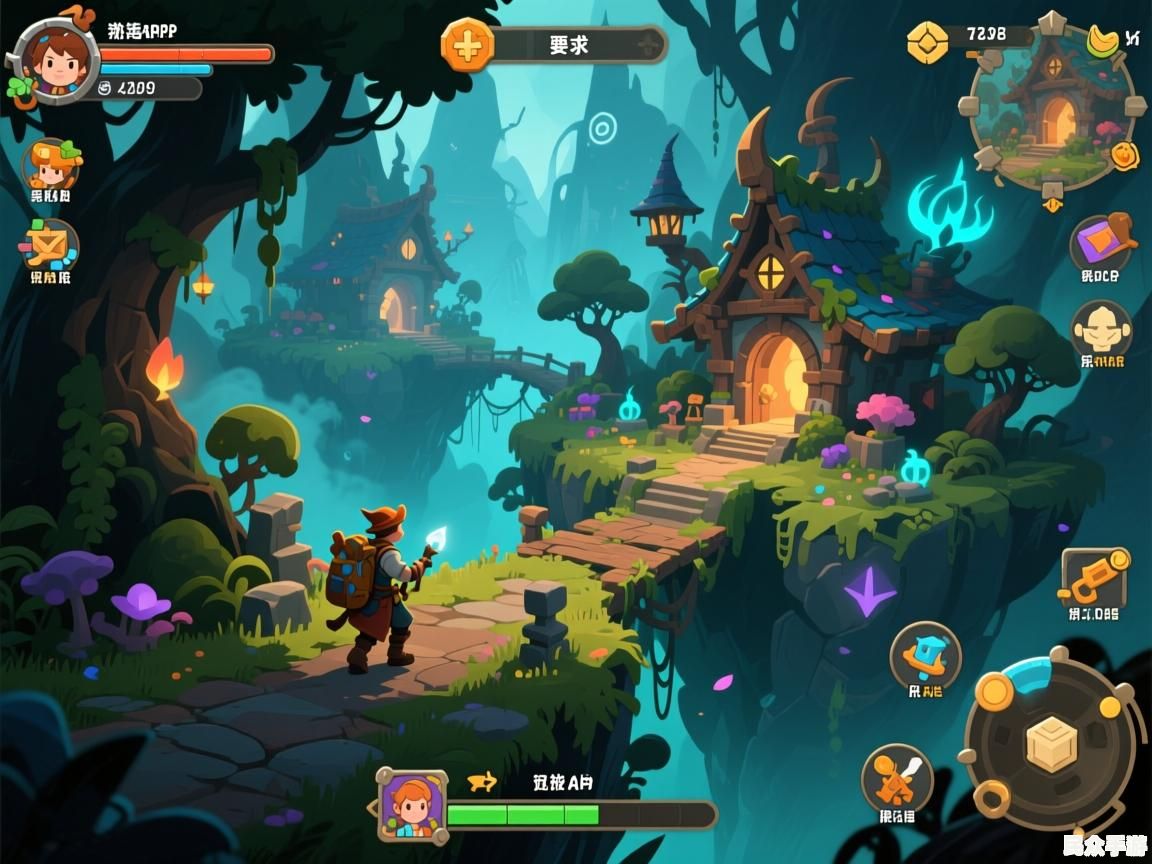Screen dimensions: 1152x864
Task: Click the golden key icon button
Action: click(x=1095, y=578)
